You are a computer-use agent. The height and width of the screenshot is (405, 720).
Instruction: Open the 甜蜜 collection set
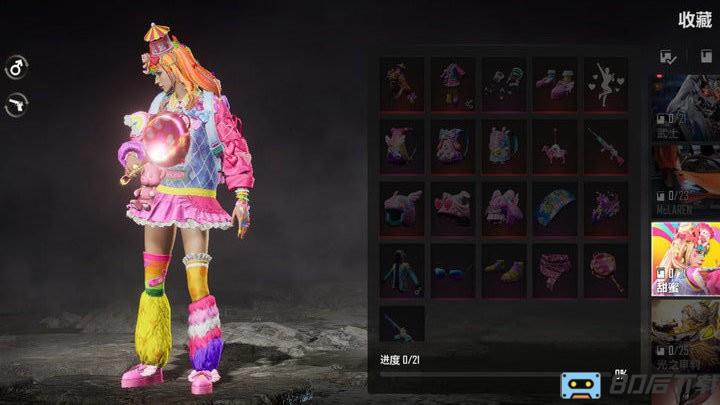pyautogui.click(x=685, y=253)
